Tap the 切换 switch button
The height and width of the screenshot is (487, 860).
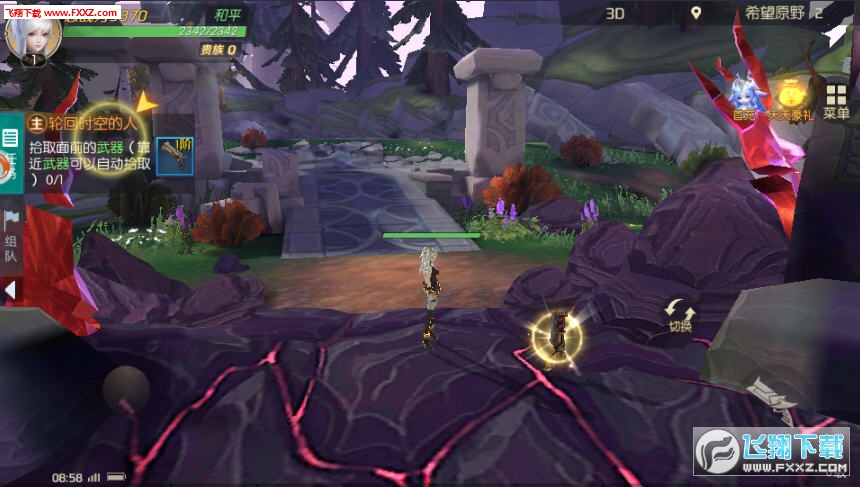(680, 315)
